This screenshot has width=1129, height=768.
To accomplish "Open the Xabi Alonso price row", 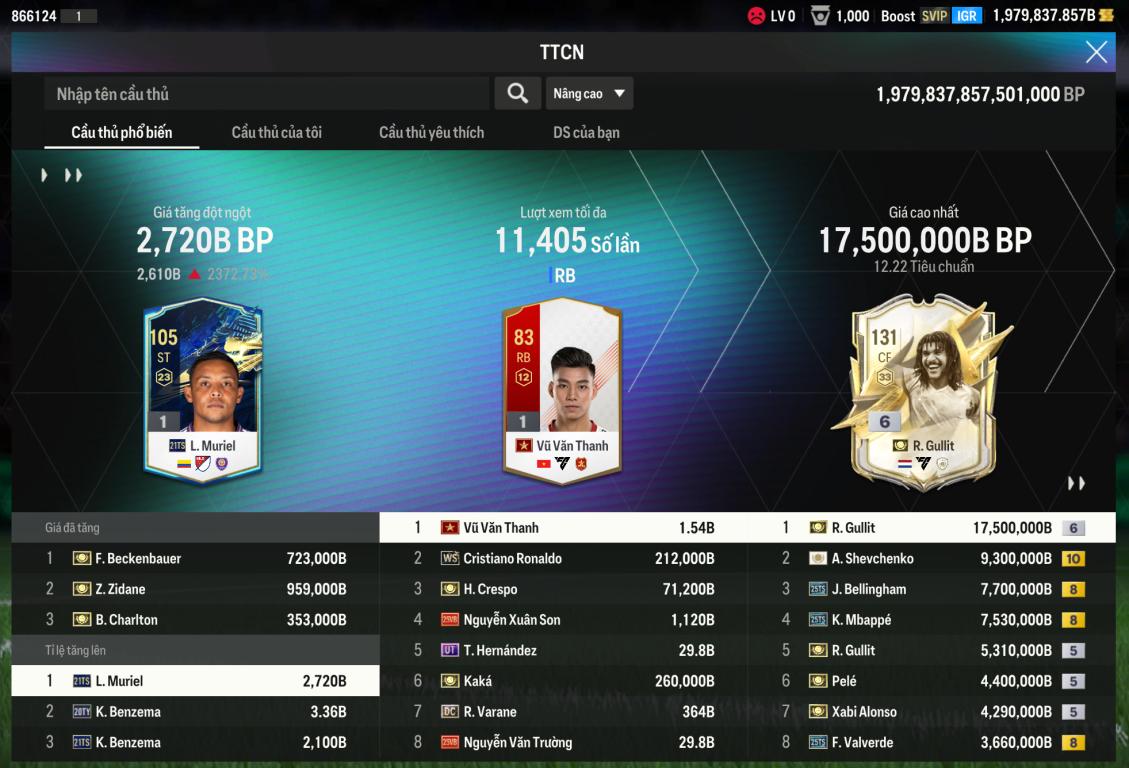I will tap(932, 712).
